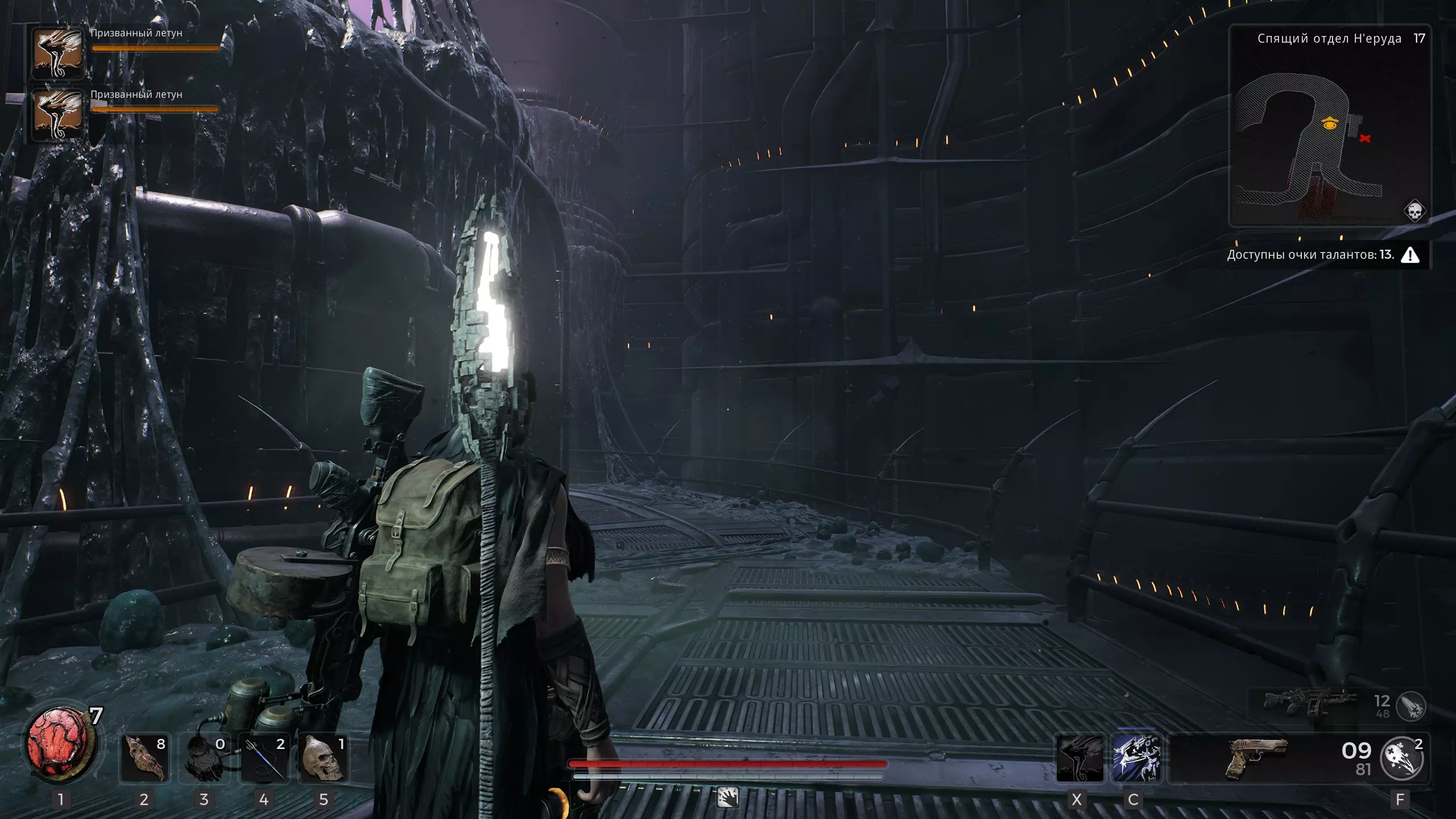Screen dimensions: 1456x819
Task: Open the available talent points notification
Action: click(1310, 255)
